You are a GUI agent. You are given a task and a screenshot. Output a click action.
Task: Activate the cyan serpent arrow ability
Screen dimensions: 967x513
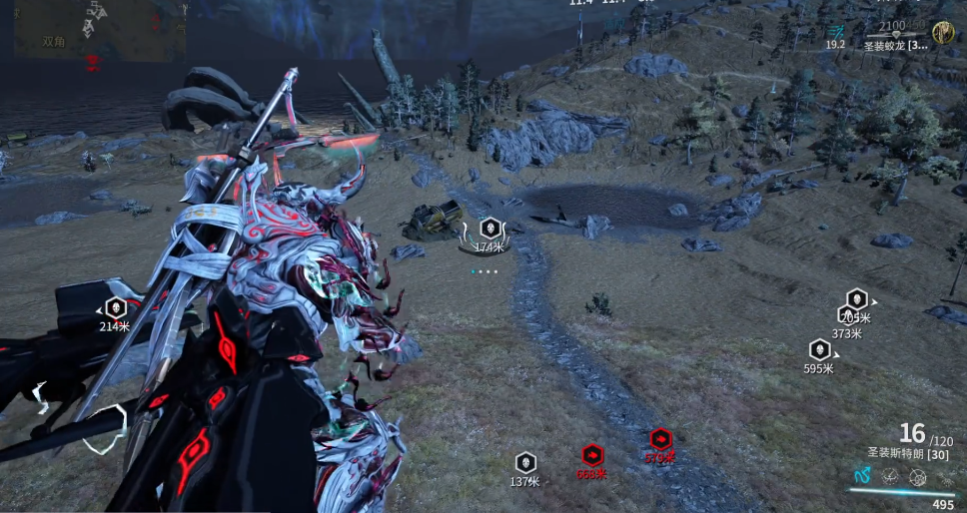point(863,476)
